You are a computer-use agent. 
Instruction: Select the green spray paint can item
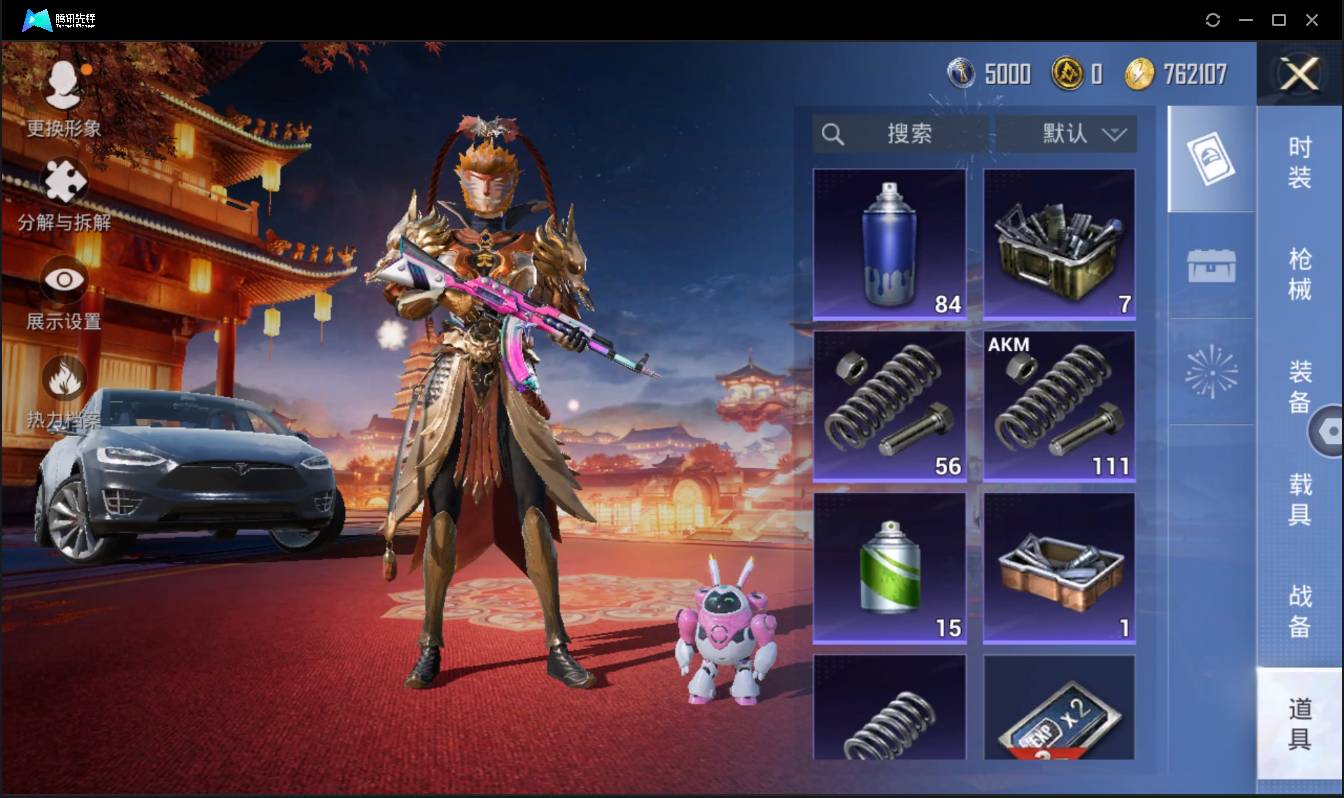click(889, 568)
